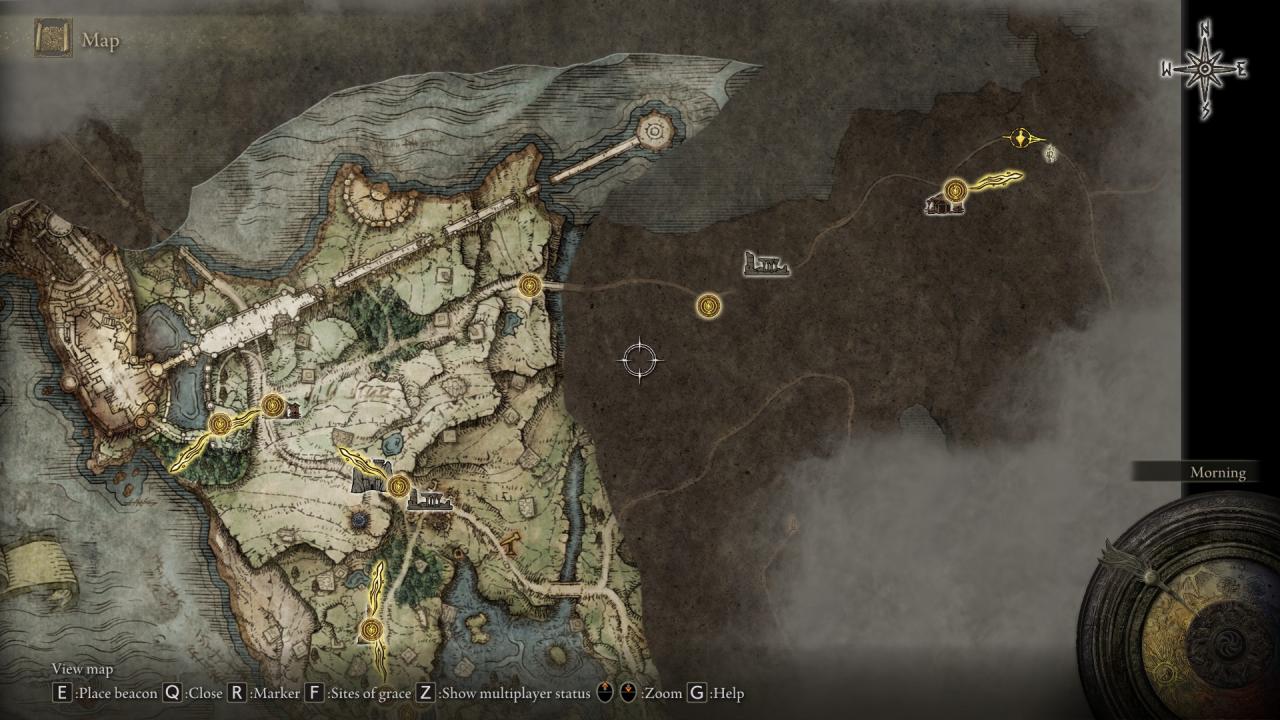The width and height of the screenshot is (1280, 720).
Task: Choose the site of grace atop the church ruin in the dark region
Action: pyautogui.click(x=956, y=189)
